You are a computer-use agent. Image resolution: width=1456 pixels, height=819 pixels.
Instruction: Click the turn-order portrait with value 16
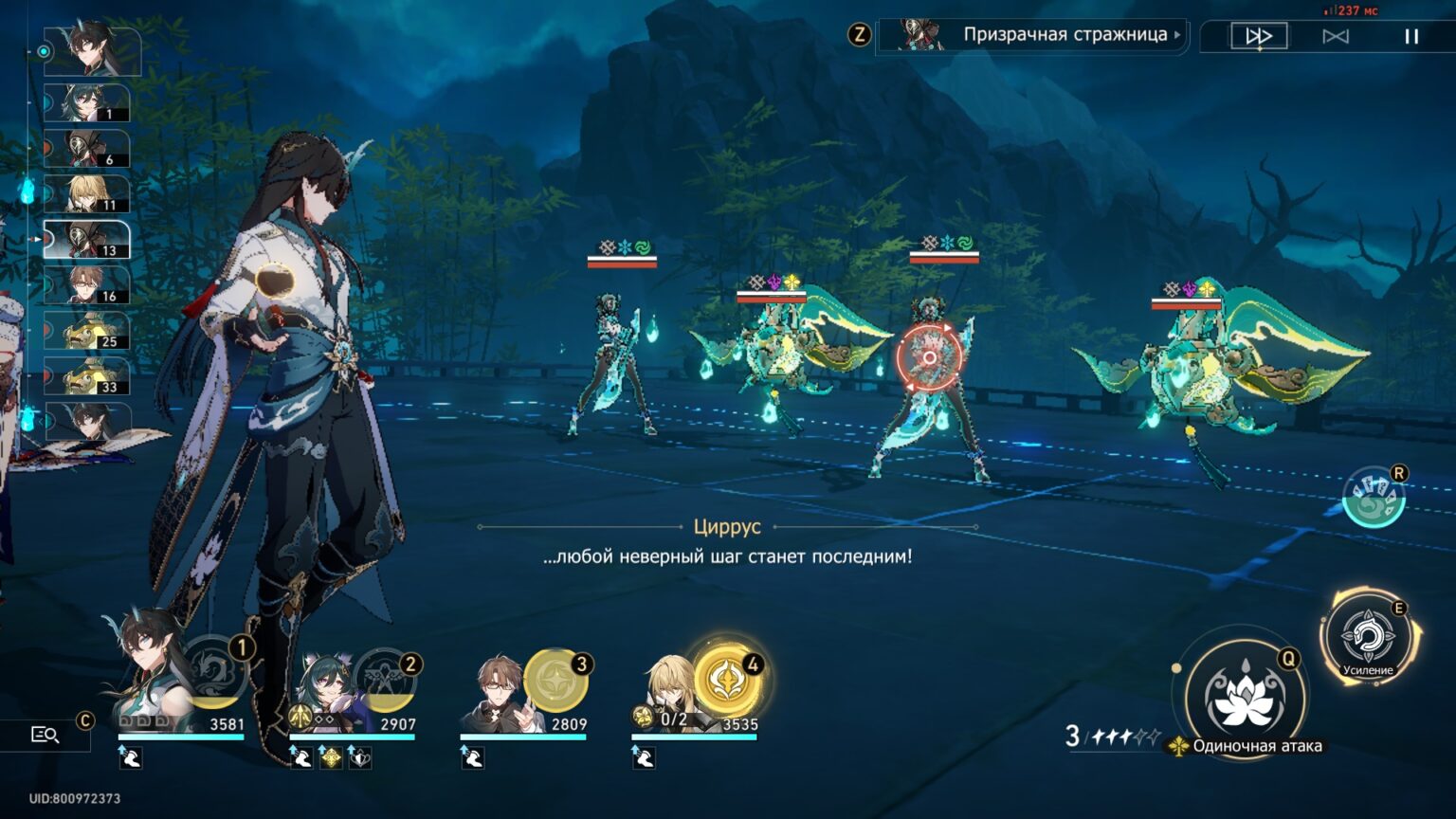(87, 285)
